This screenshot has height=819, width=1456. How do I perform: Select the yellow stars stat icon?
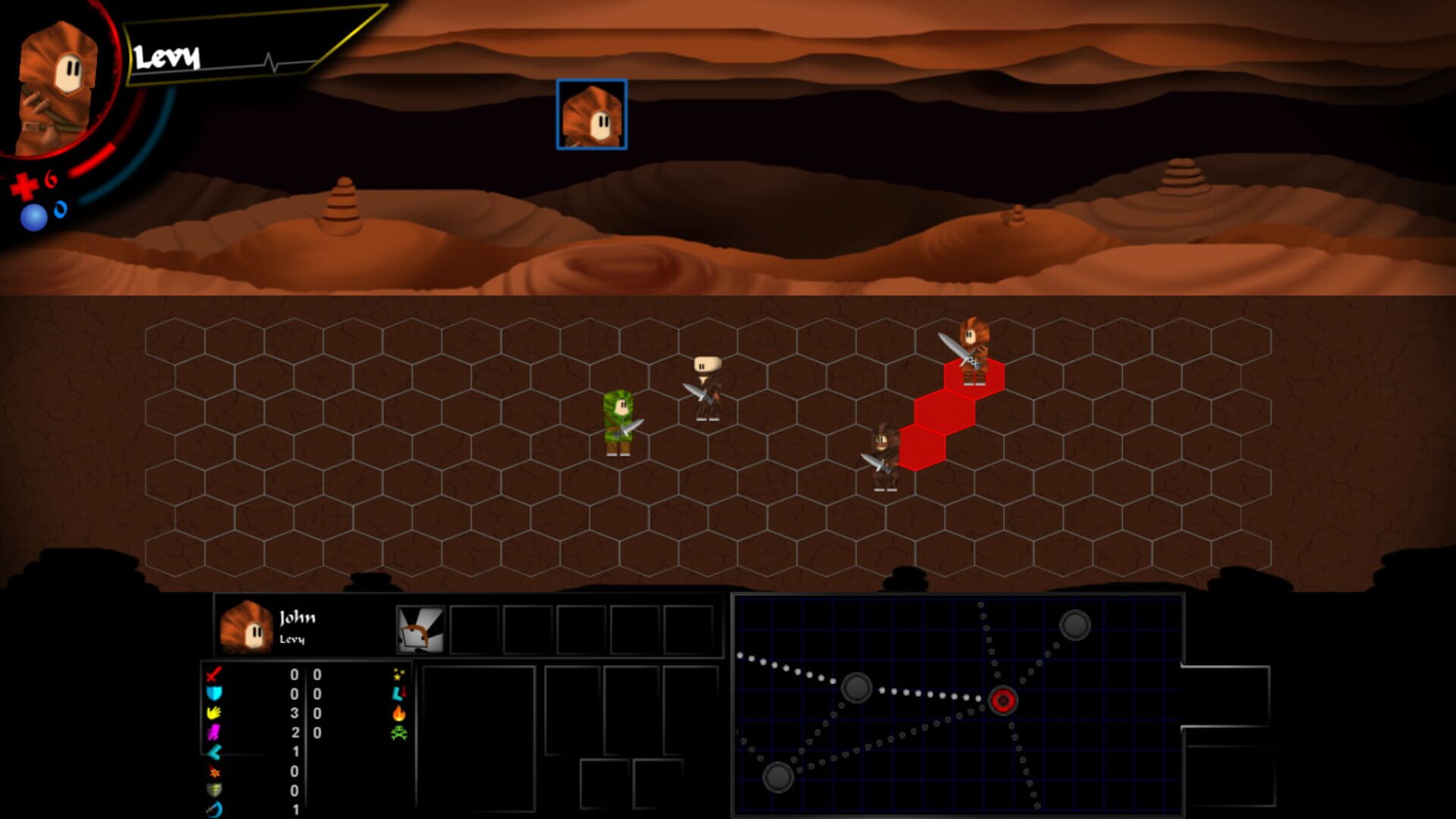(x=400, y=674)
